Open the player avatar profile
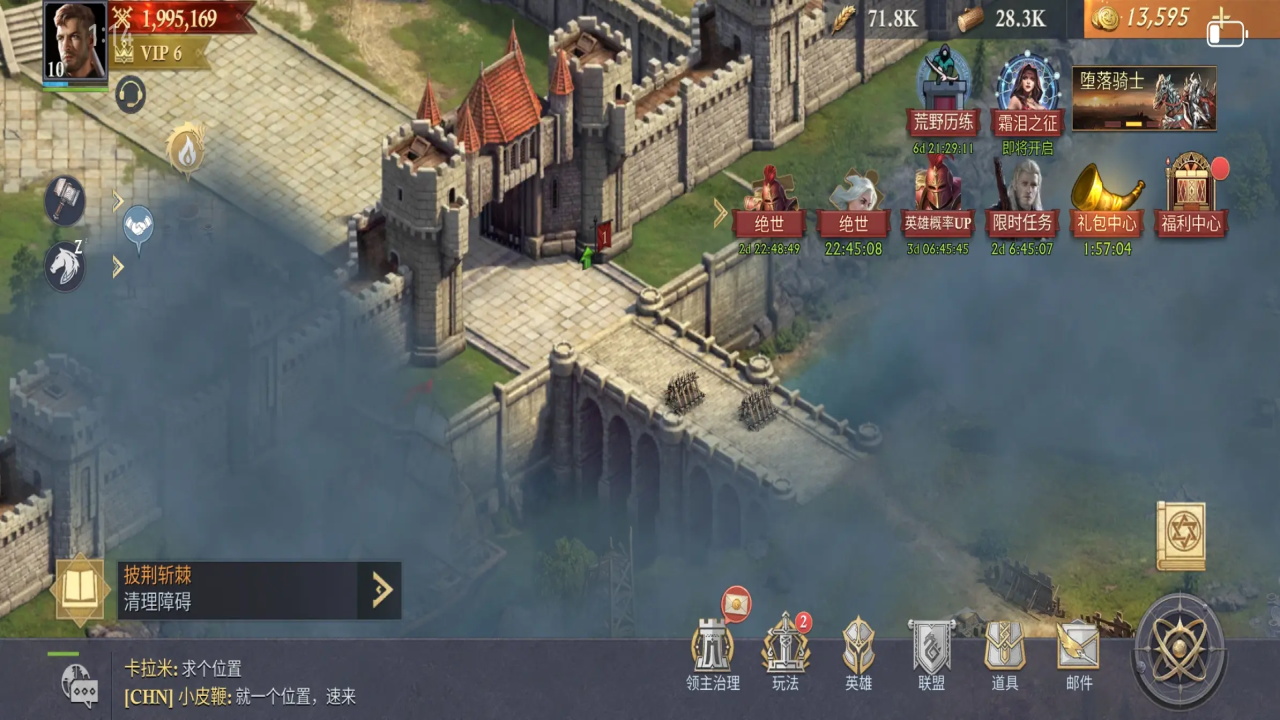1280x720 pixels. pos(74,42)
